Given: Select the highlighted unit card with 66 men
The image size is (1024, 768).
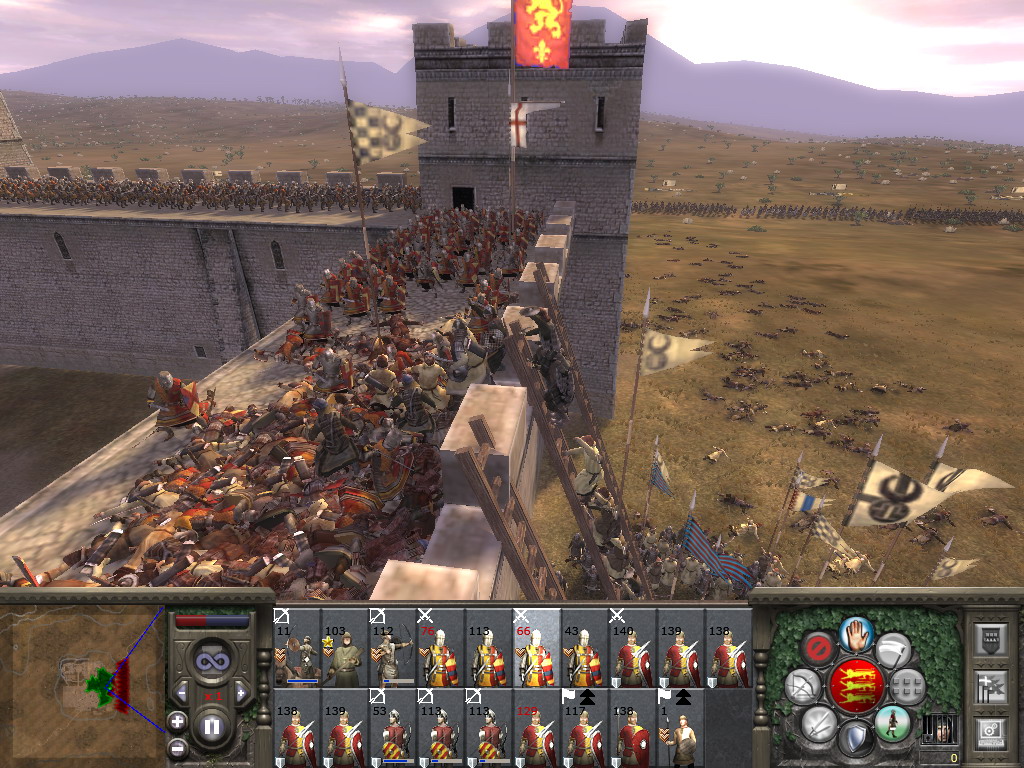Looking at the screenshot, I should click(x=537, y=649).
